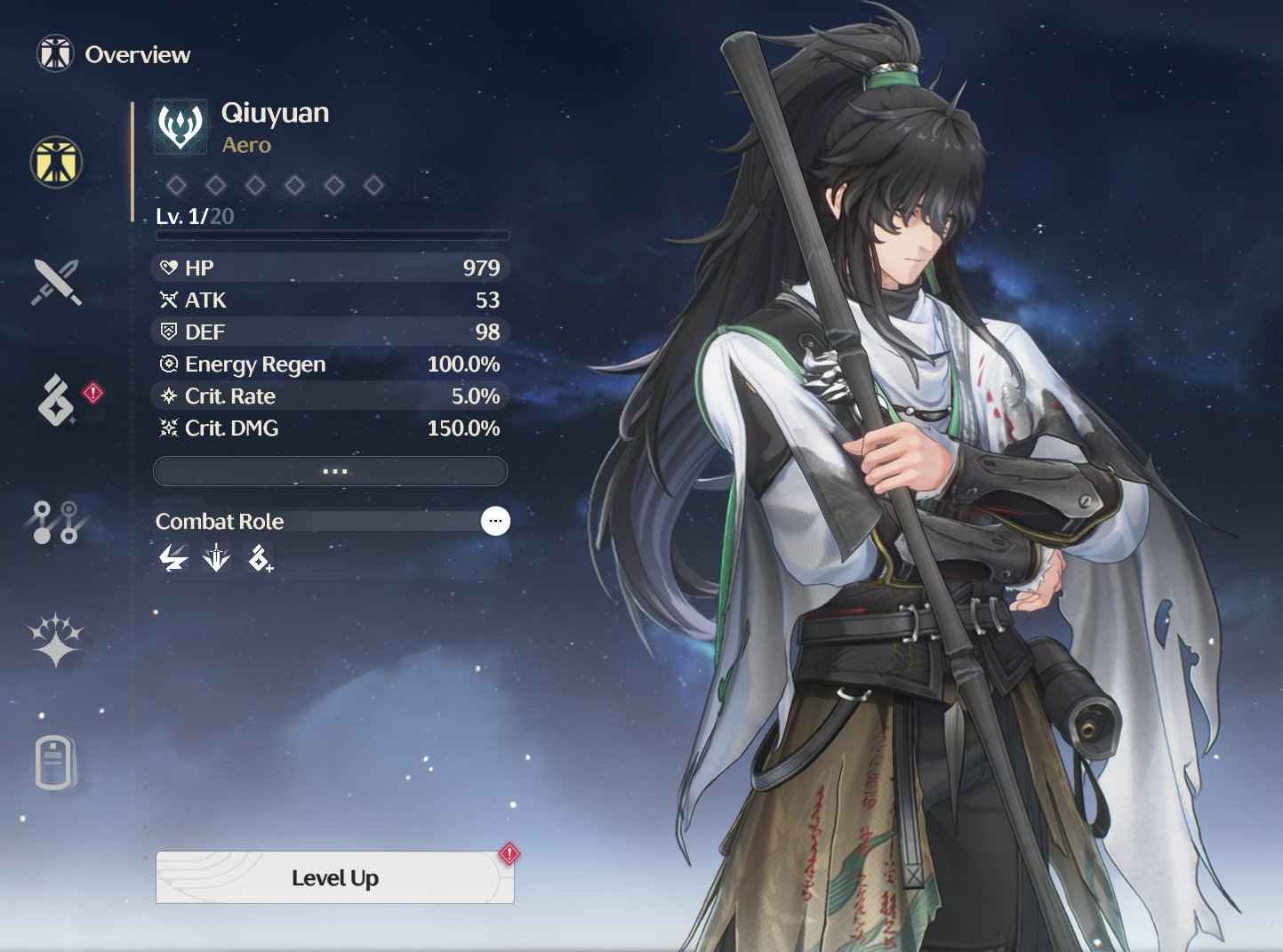Screen dimensions: 1283x952
Task: Expand detailed stats via the ellipsis bar
Action: tap(330, 471)
